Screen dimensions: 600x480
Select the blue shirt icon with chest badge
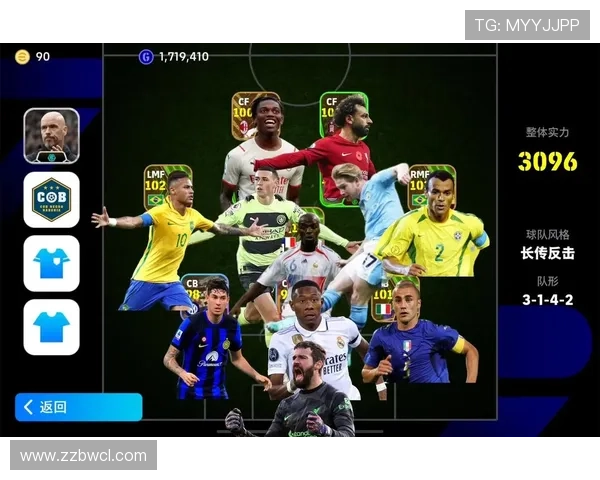(51, 263)
